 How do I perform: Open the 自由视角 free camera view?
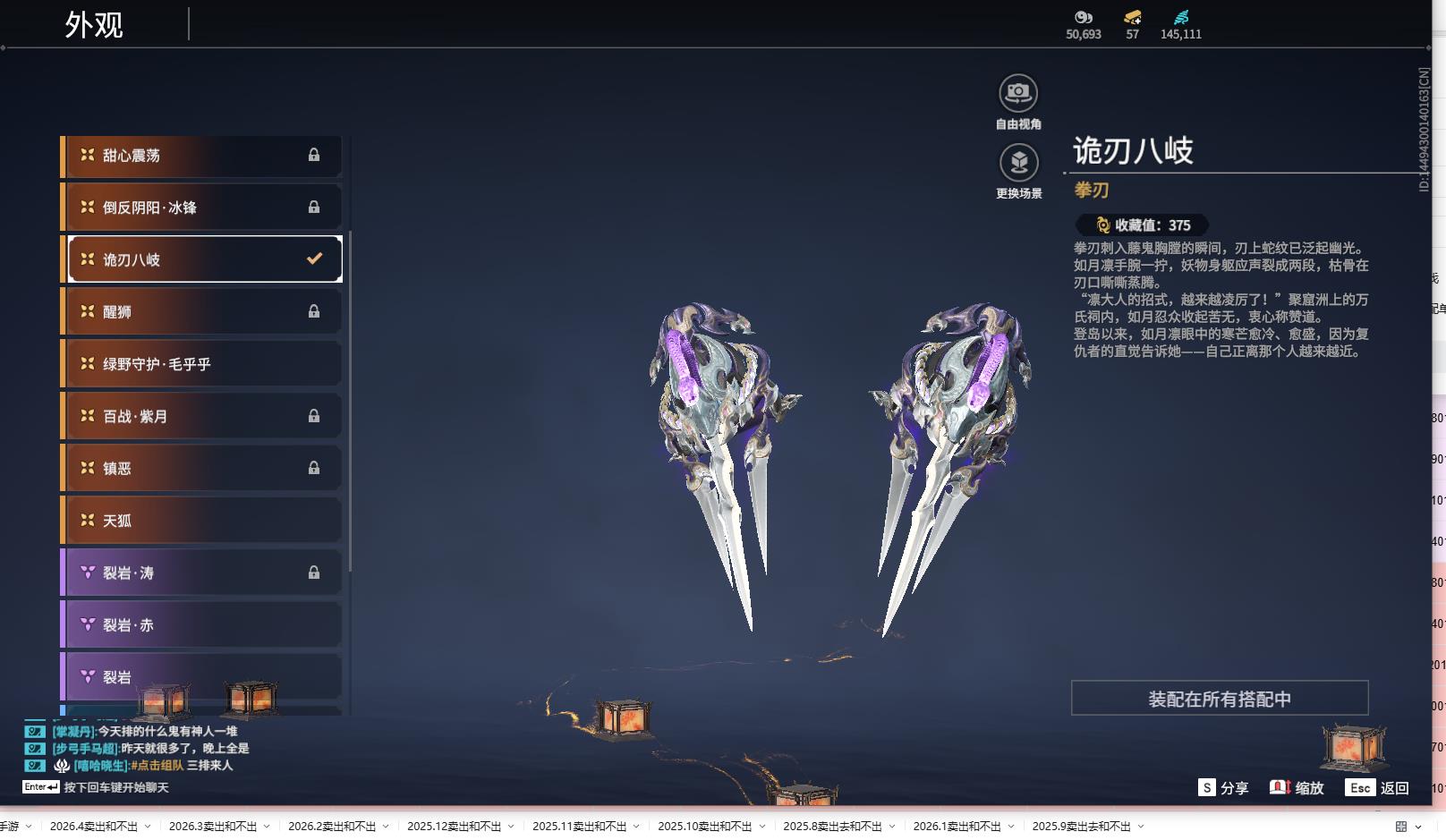[1018, 93]
